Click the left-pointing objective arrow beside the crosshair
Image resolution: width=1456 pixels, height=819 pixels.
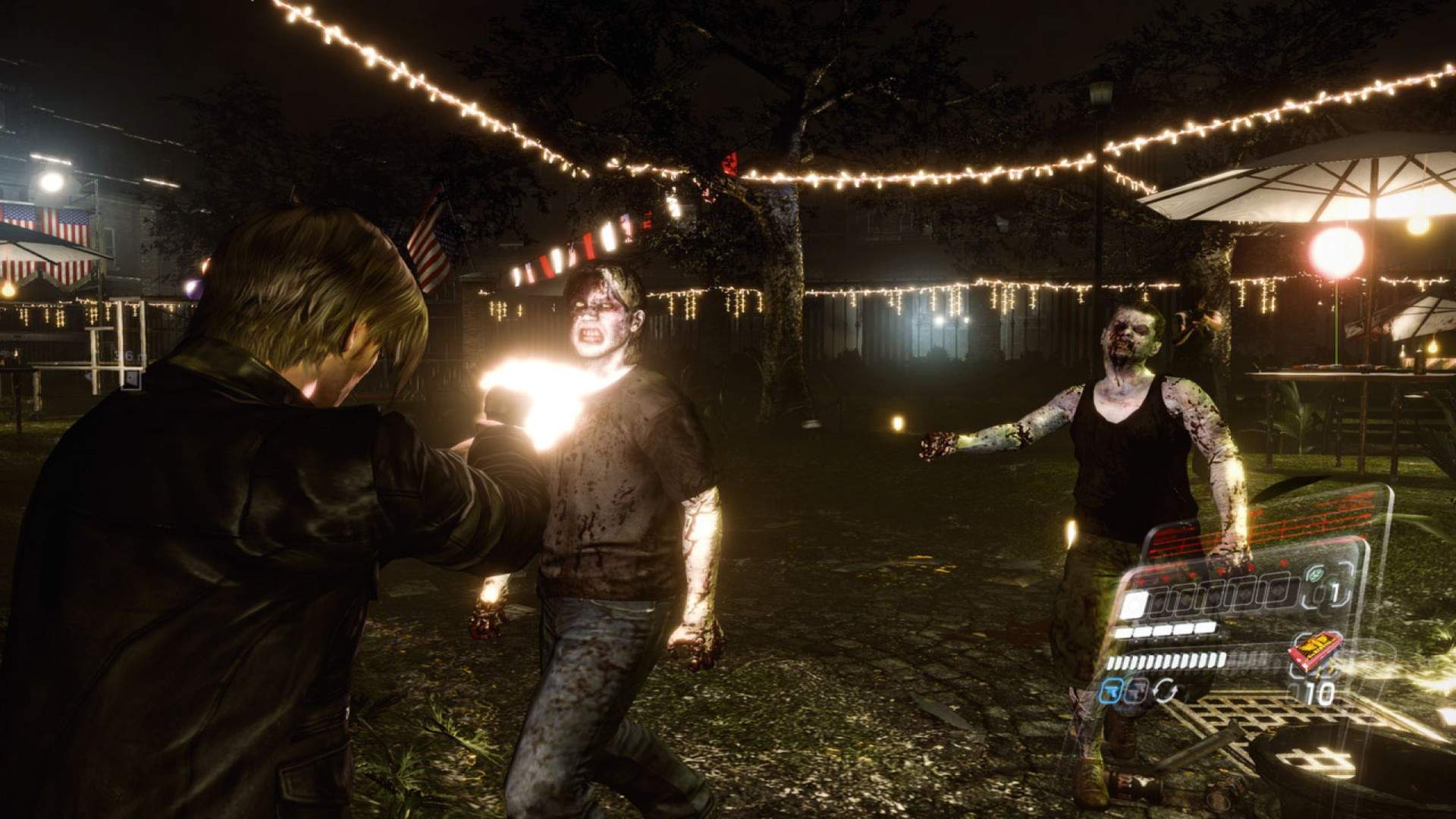pos(89,377)
